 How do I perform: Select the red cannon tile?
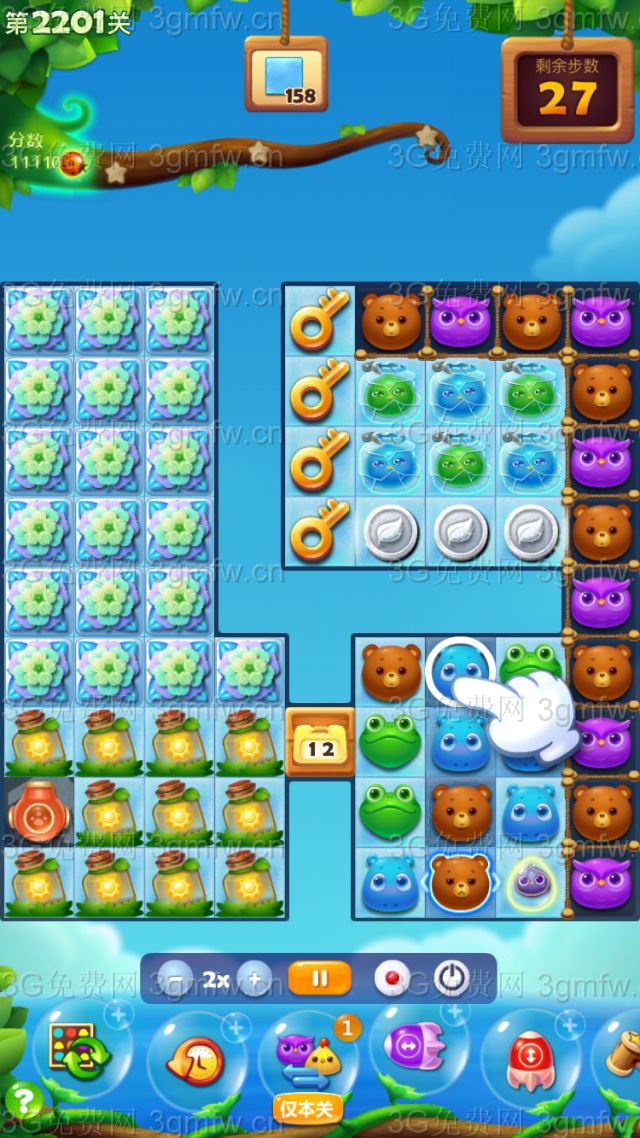pos(39,811)
